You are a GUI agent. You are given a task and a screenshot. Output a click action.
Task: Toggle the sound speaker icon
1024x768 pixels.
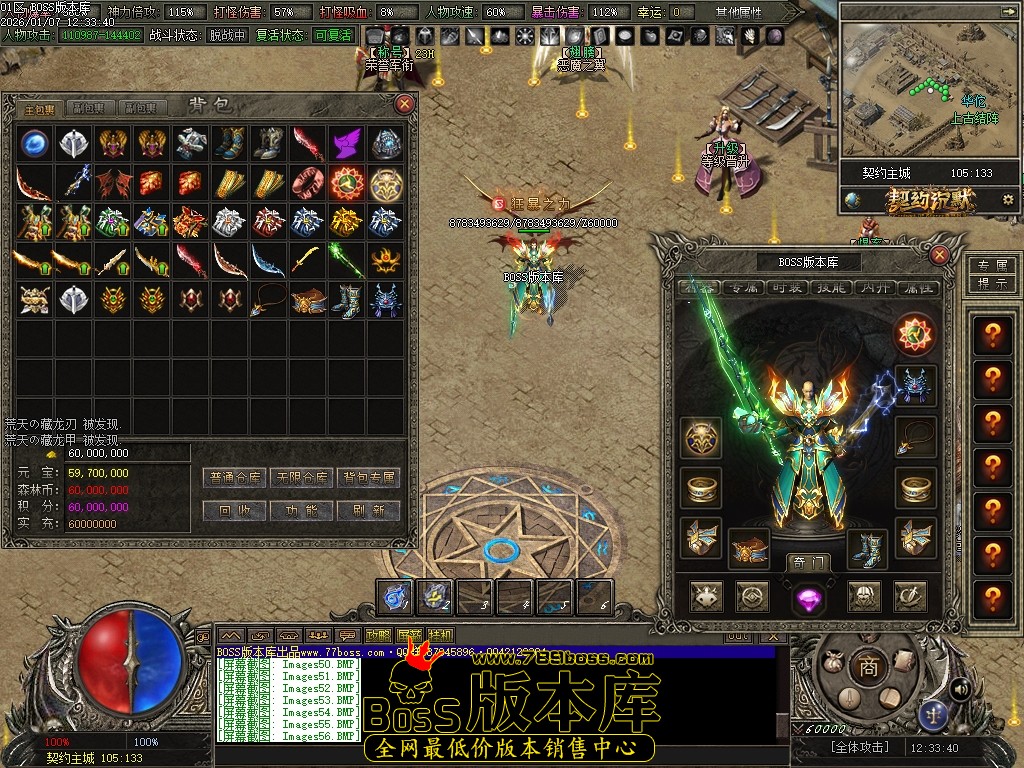point(960,688)
